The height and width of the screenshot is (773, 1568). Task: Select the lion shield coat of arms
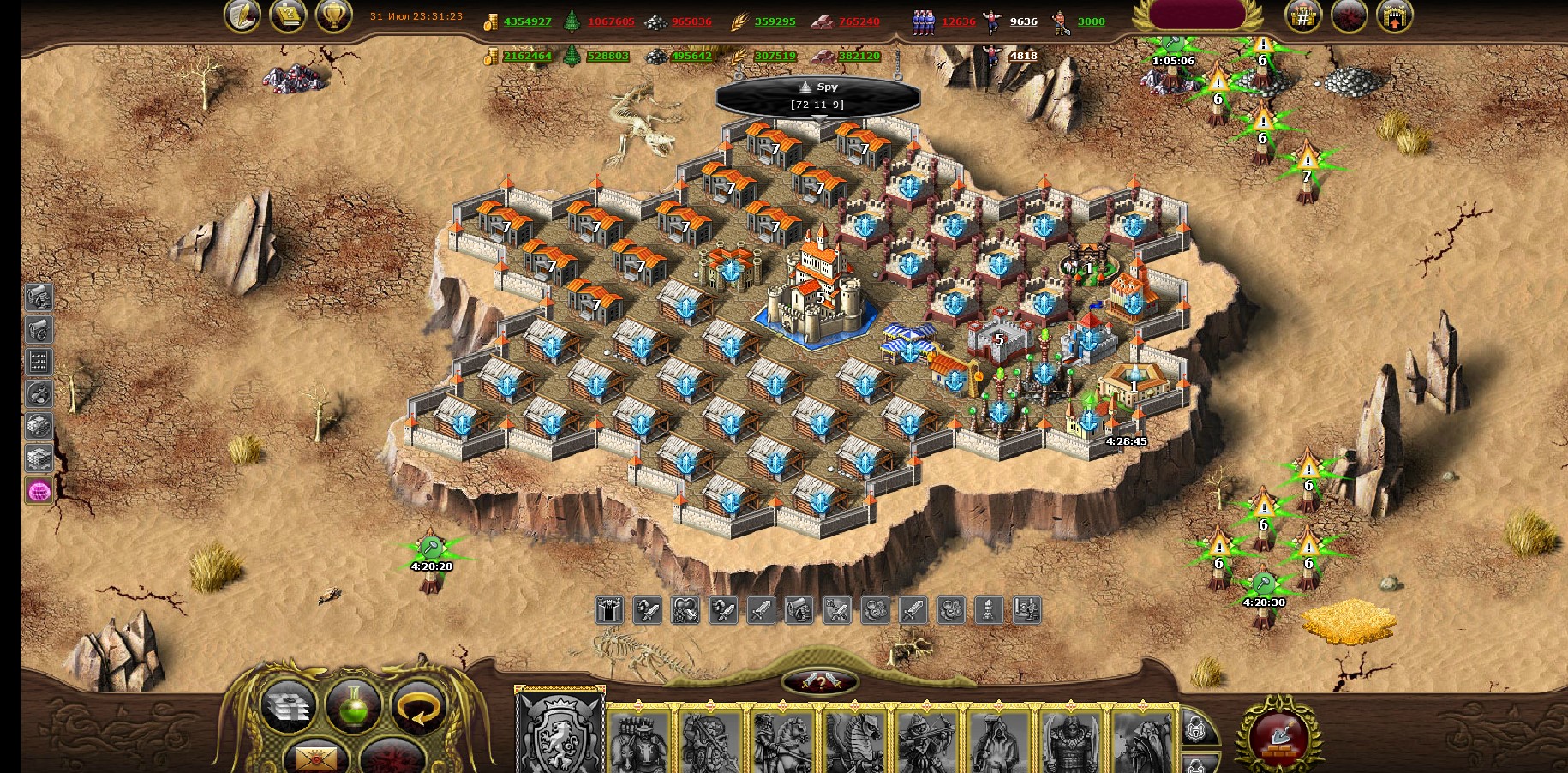click(x=559, y=732)
